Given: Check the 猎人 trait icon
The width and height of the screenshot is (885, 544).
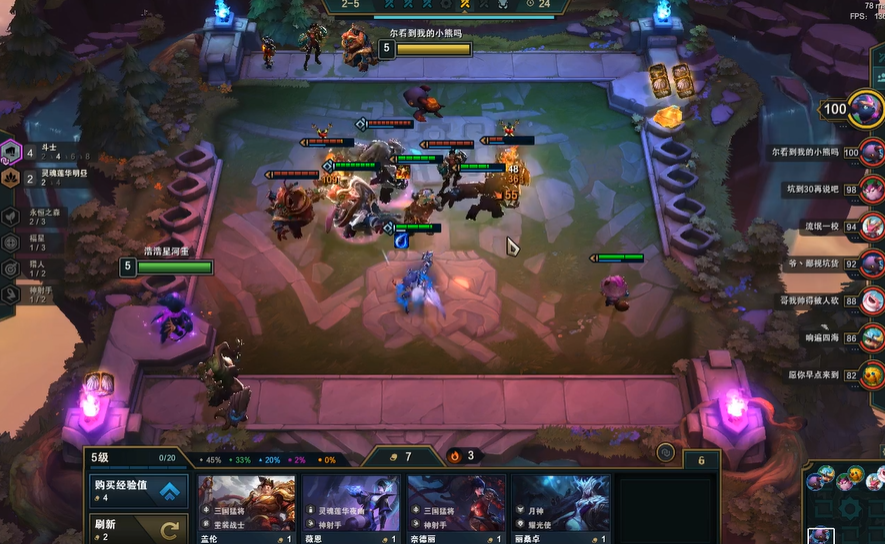Looking at the screenshot, I should click(11, 268).
